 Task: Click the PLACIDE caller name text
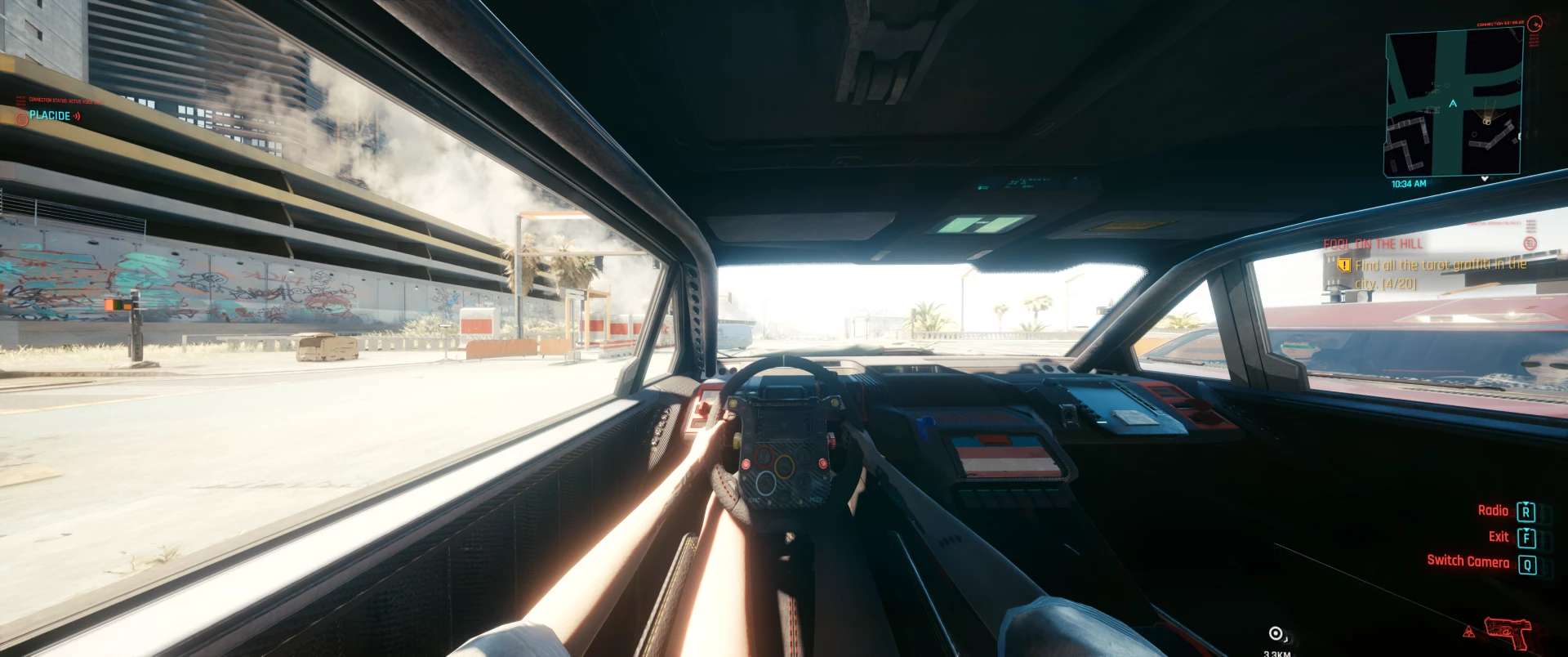point(49,117)
